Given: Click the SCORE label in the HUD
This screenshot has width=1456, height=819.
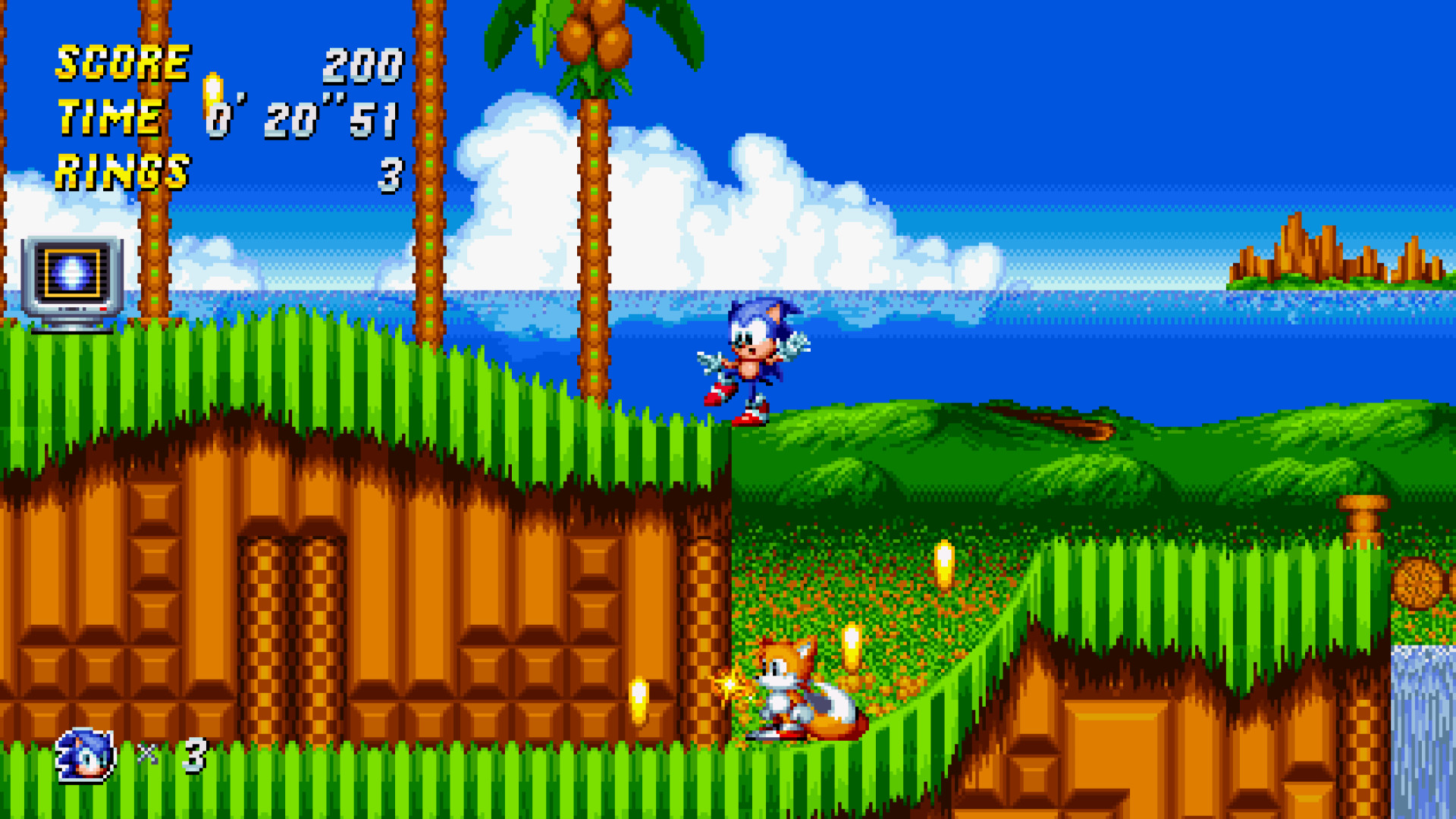Looking at the screenshot, I should pyautogui.click(x=121, y=62).
